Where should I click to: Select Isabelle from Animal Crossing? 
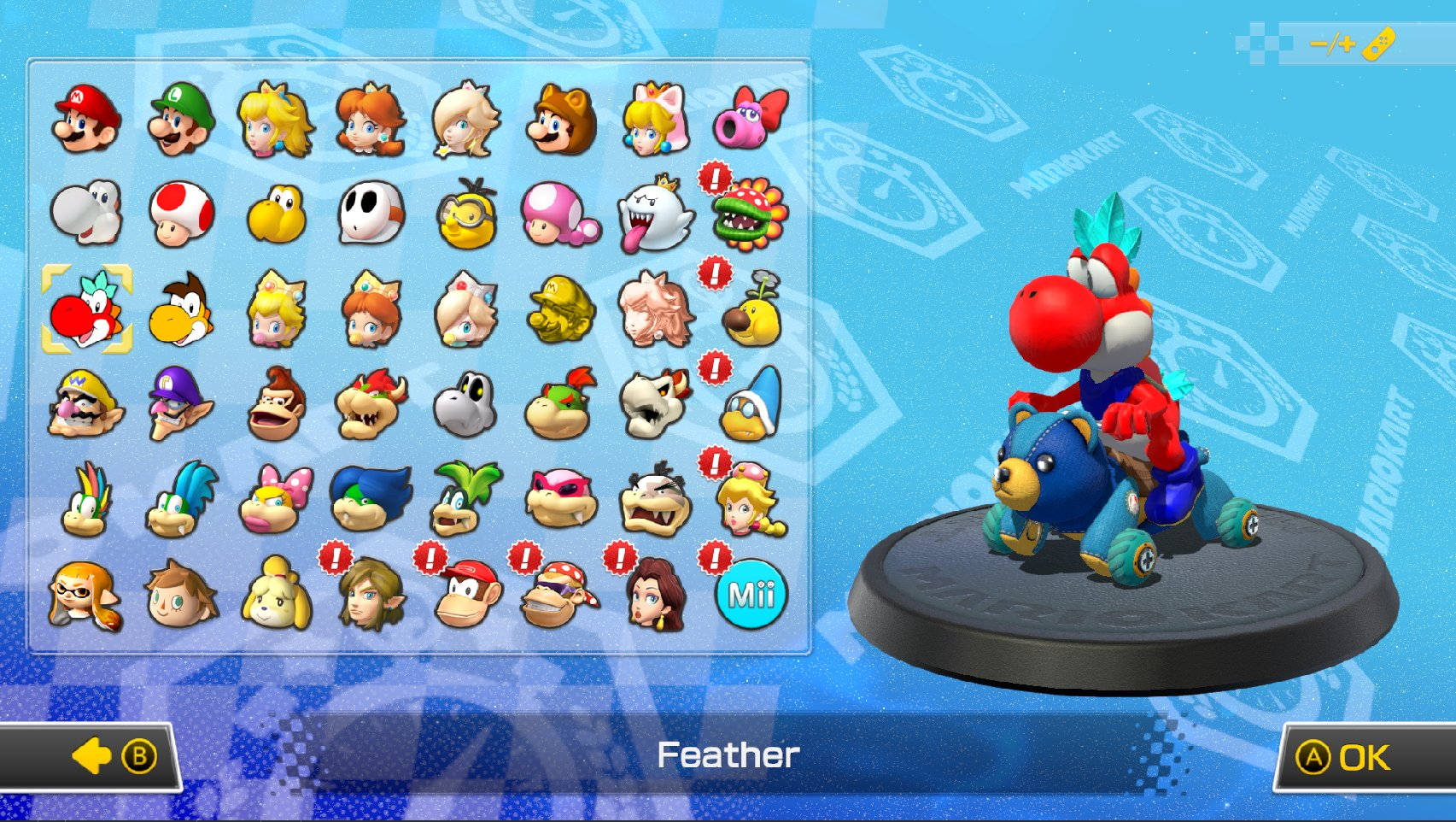click(276, 595)
